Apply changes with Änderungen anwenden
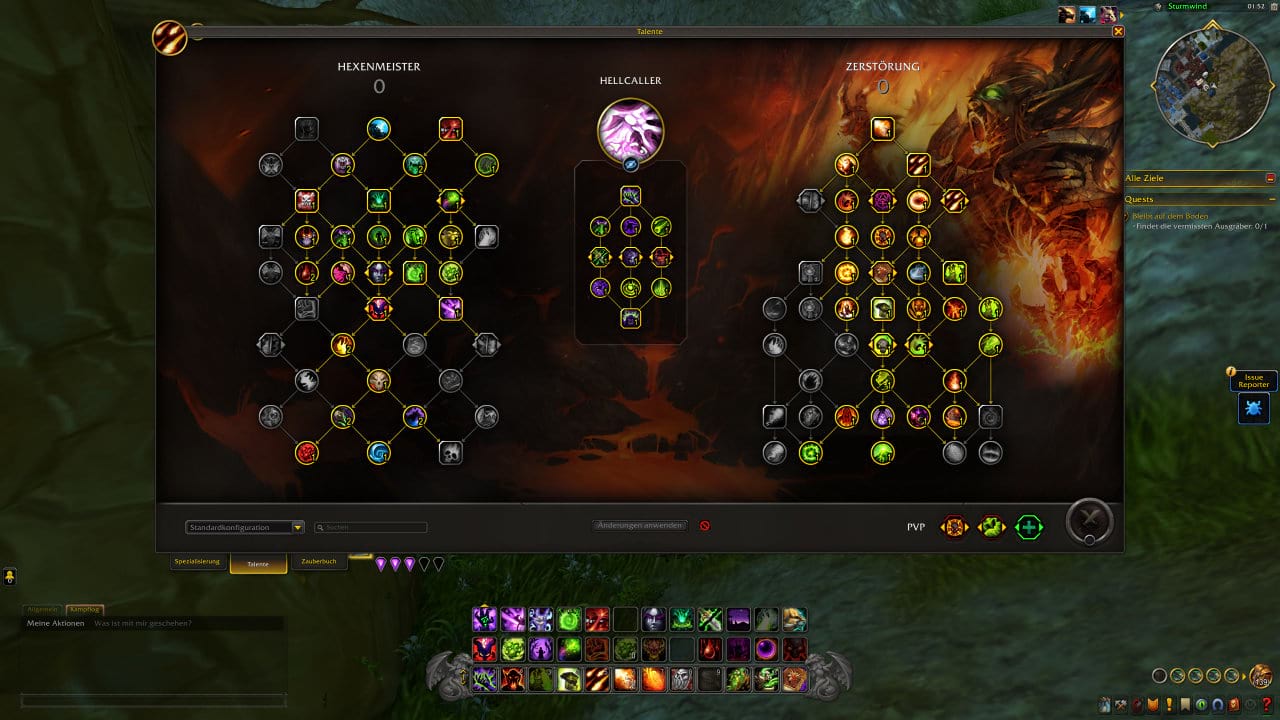The width and height of the screenshot is (1280, 720). point(640,525)
